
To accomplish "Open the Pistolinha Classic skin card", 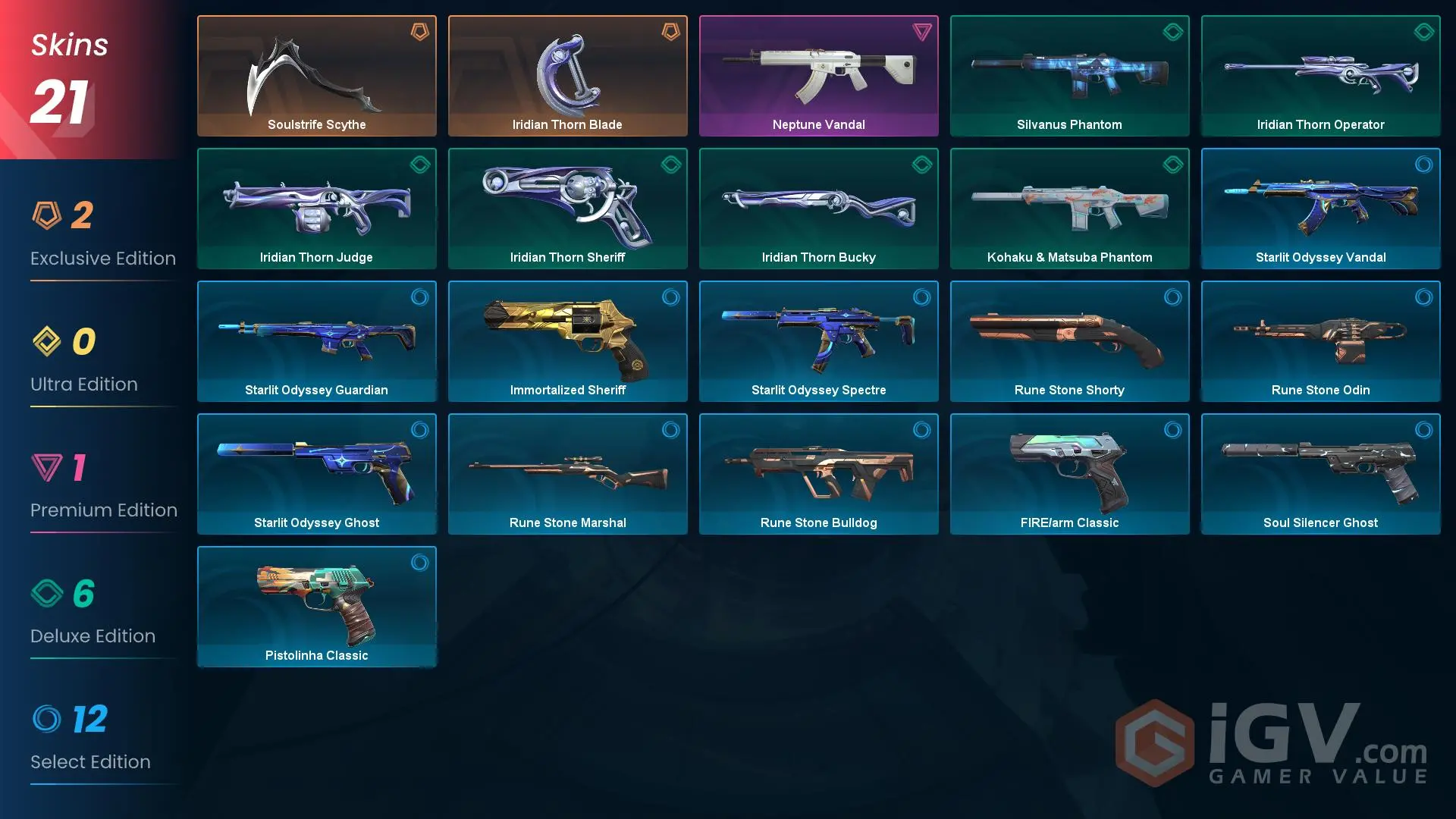I will 316,607.
